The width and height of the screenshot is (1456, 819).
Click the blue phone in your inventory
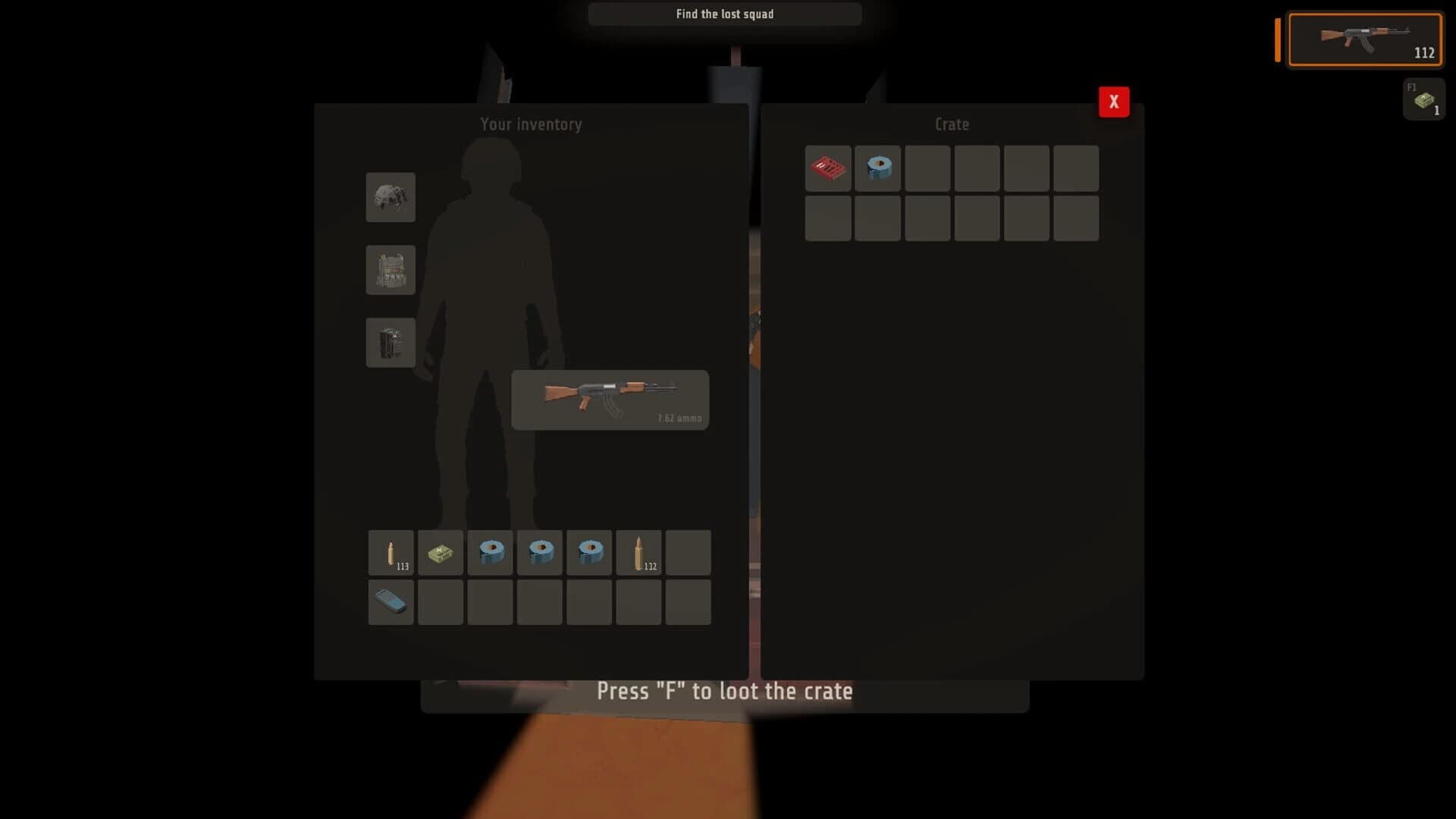[391, 602]
